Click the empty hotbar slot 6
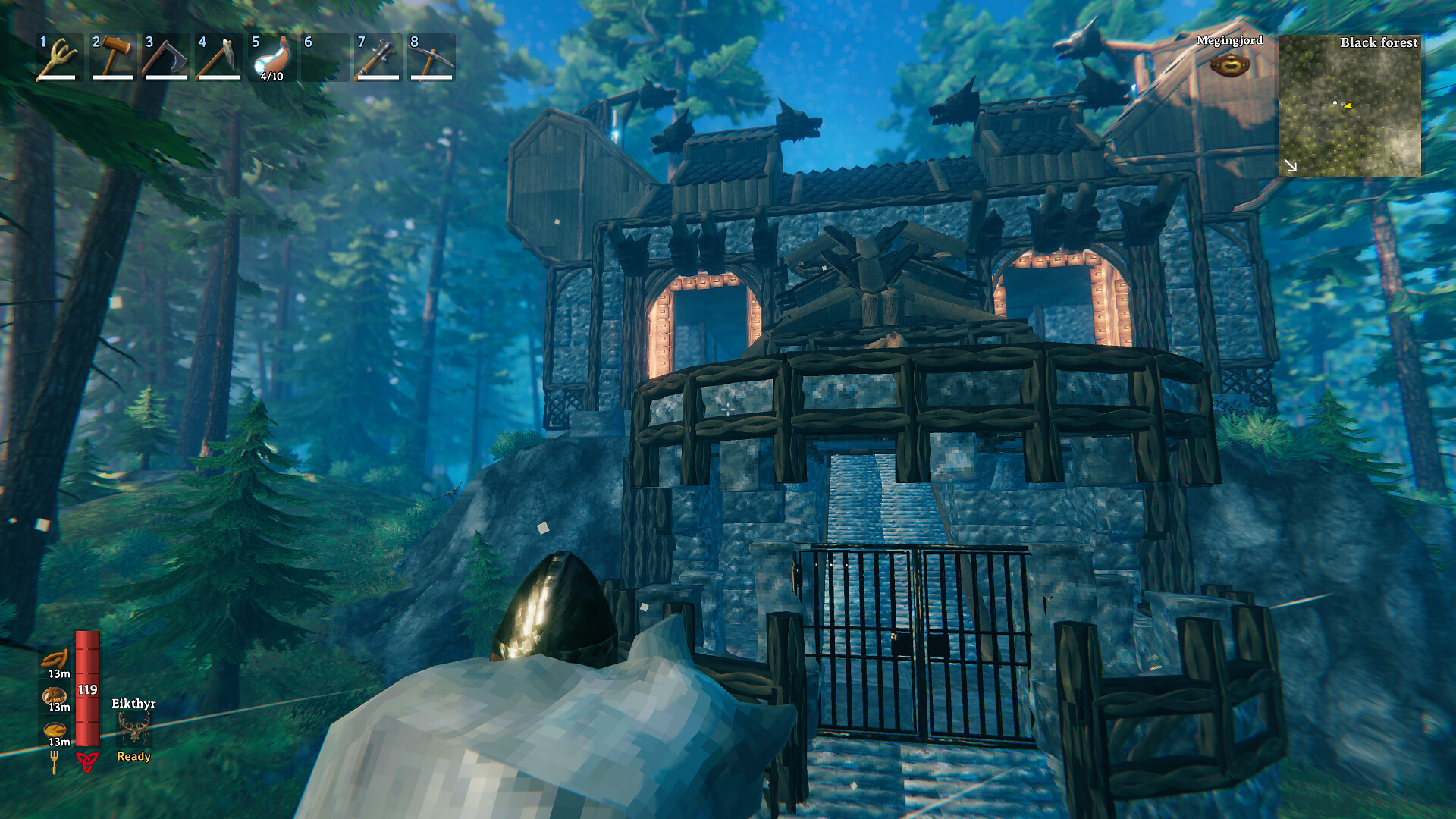Screen dimensions: 1456x819 (x=325, y=59)
